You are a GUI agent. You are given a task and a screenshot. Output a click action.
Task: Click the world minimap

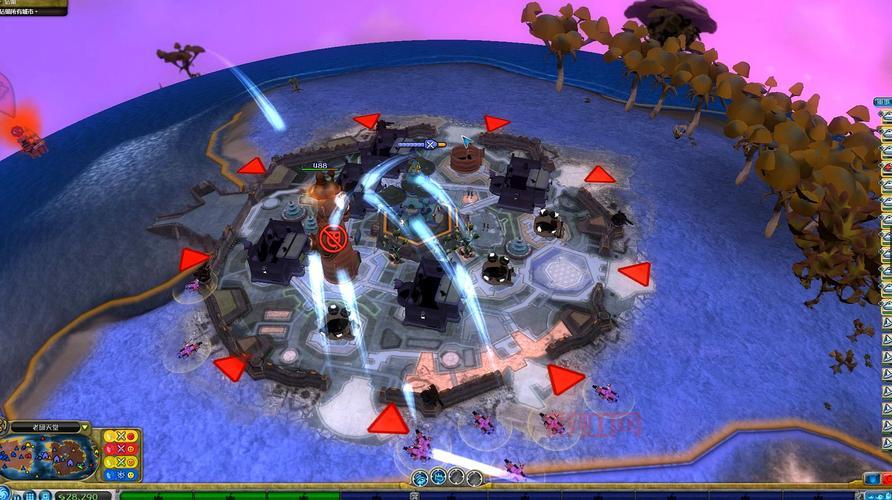[48, 457]
